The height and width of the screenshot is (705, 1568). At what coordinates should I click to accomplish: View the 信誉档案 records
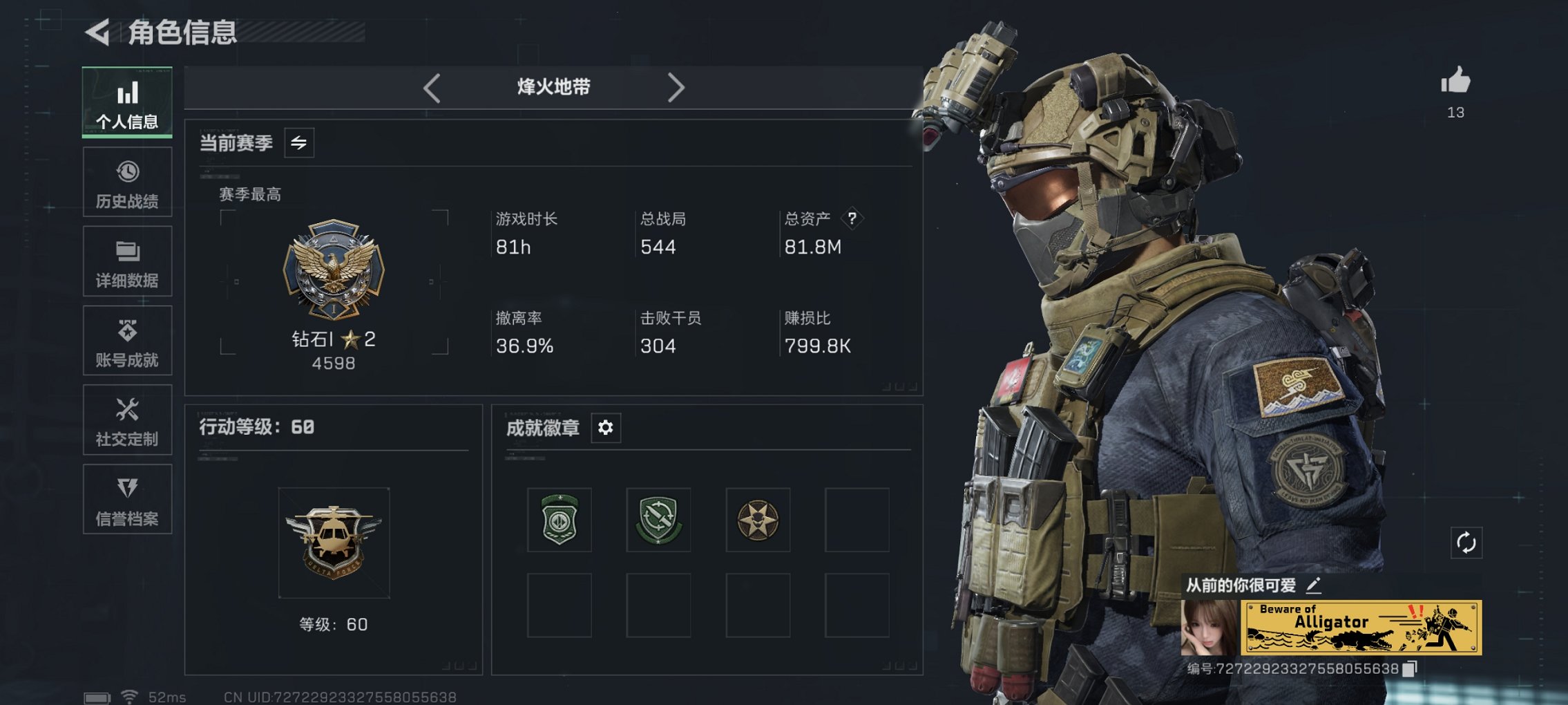127,498
